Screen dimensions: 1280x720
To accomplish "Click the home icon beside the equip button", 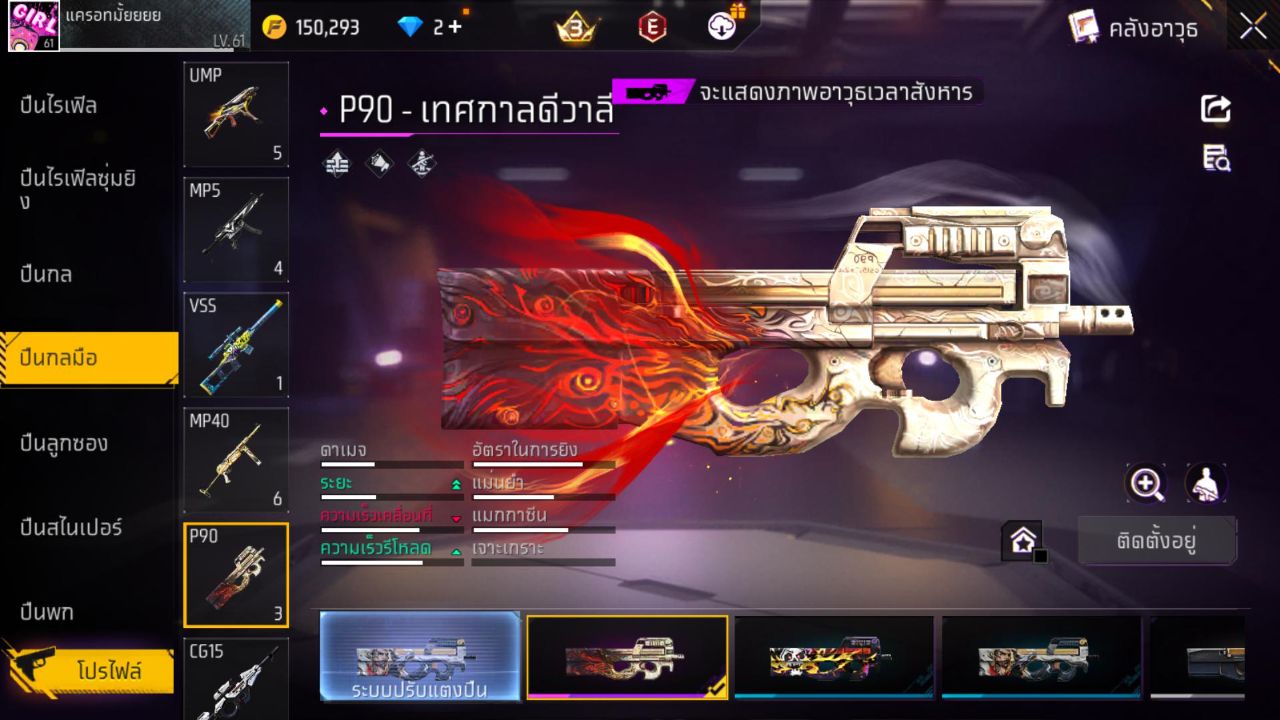I will click(x=1023, y=540).
